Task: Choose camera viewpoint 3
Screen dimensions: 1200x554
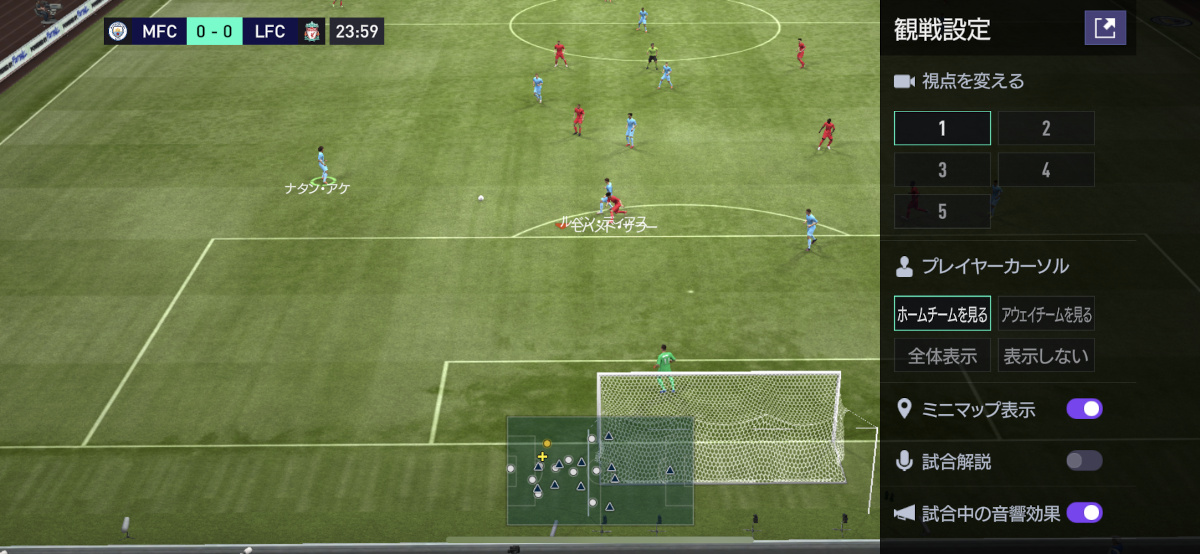Action: tap(942, 170)
